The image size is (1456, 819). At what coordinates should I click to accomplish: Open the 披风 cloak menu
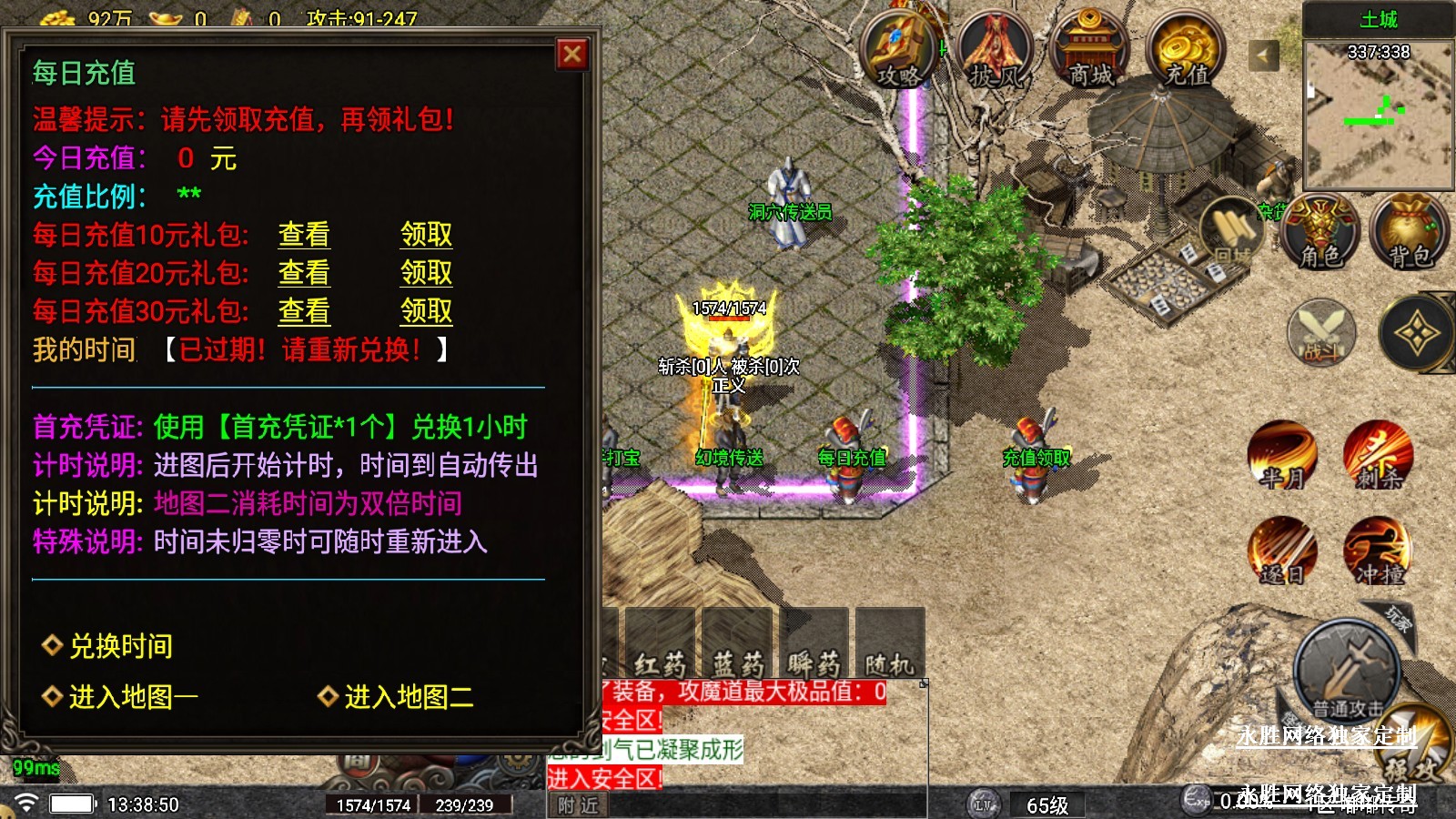coord(996,52)
